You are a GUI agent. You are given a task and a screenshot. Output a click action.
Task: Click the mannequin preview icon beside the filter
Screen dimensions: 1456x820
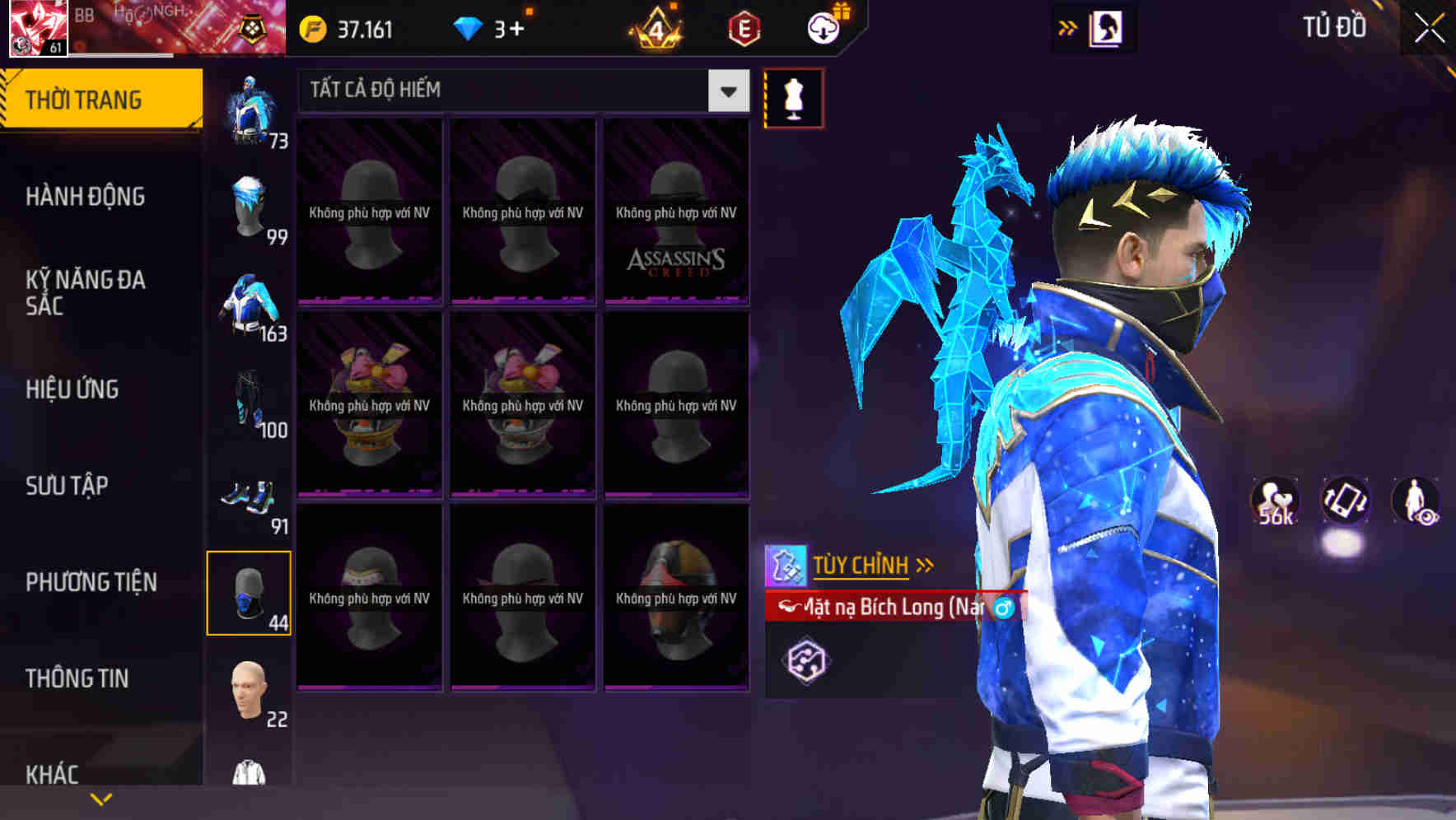[793, 96]
